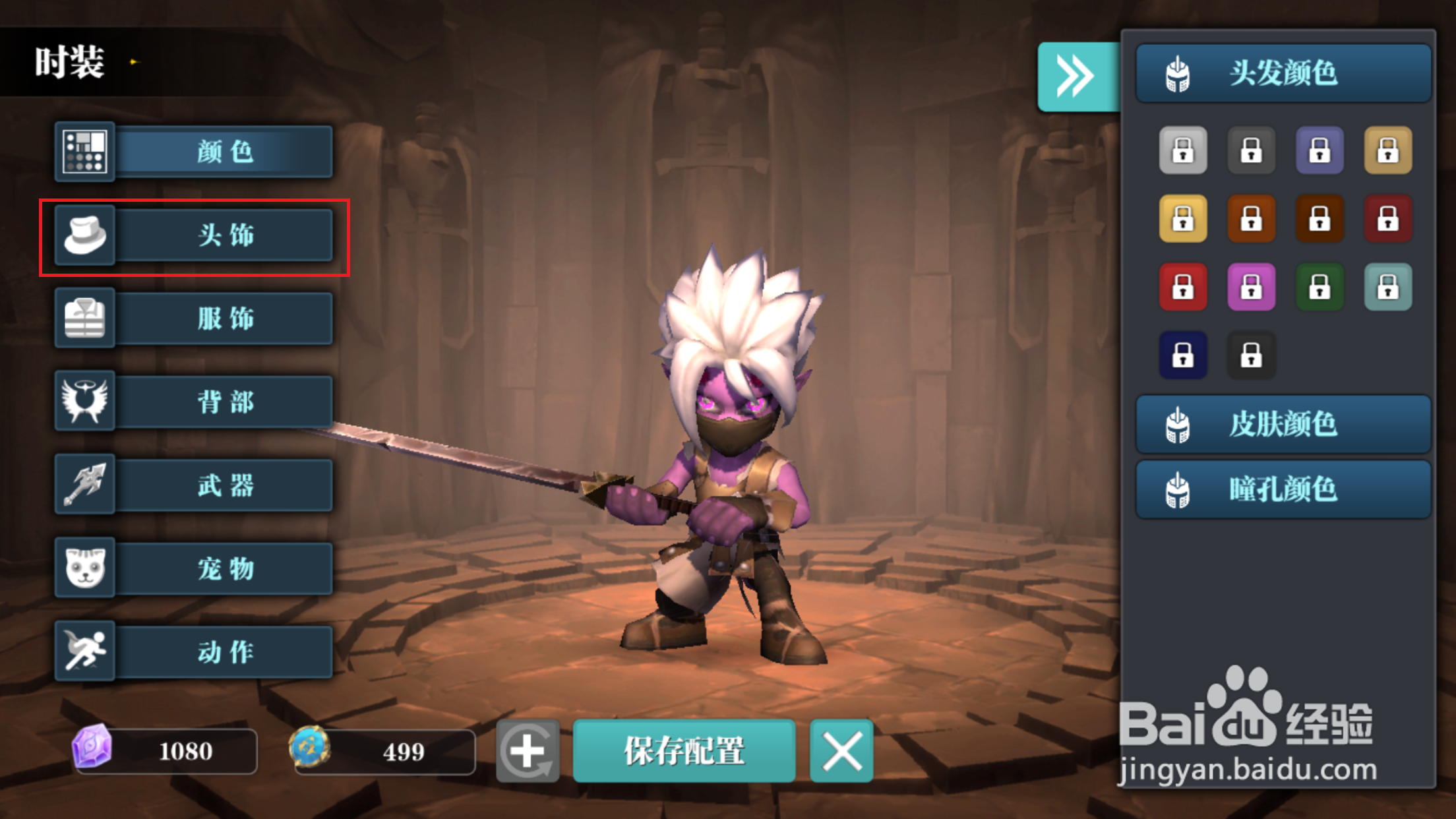
Task: Collapse the side panel with double arrows
Action: coord(1076,76)
